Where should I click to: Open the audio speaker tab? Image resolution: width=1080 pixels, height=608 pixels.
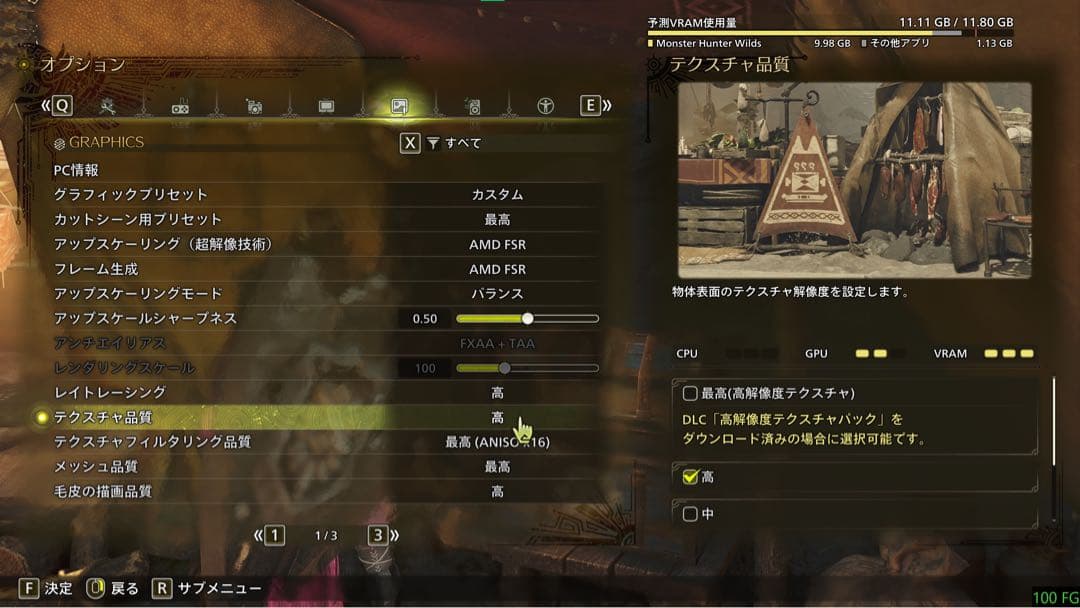click(473, 107)
